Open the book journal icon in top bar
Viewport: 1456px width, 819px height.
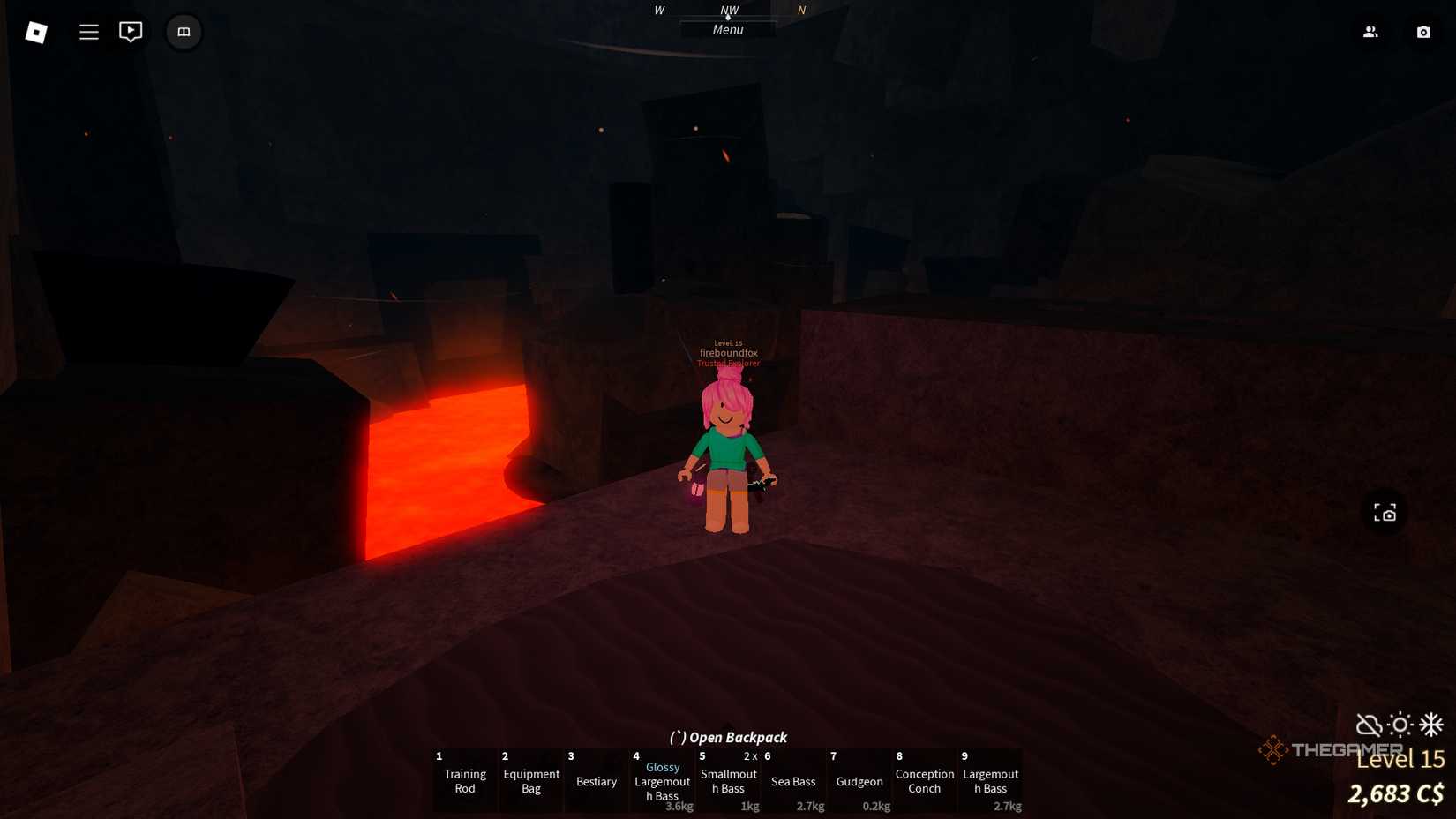184,32
